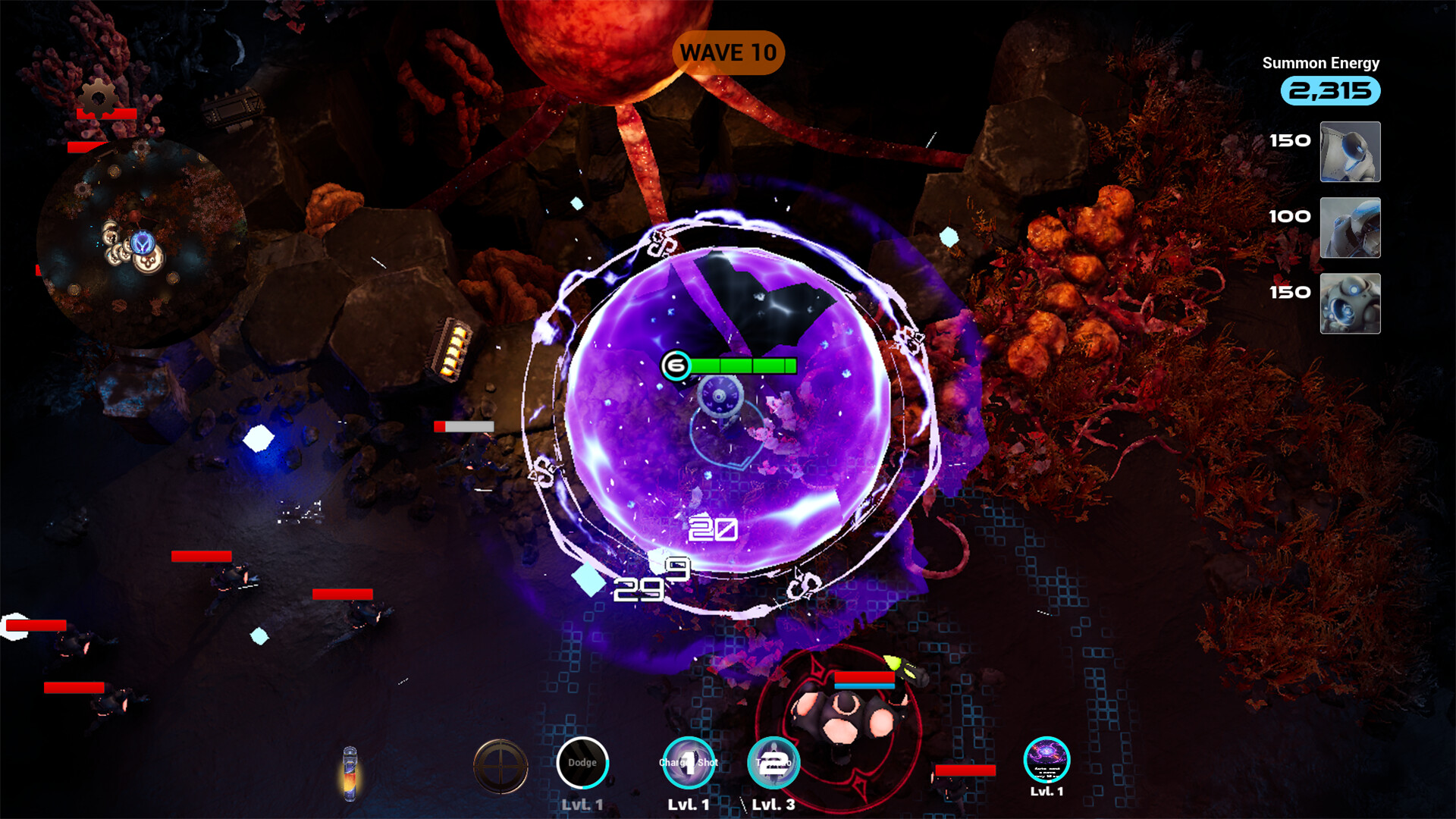This screenshot has height=819, width=1456.
Task: Activate the Dodge ability
Action: coord(582,763)
